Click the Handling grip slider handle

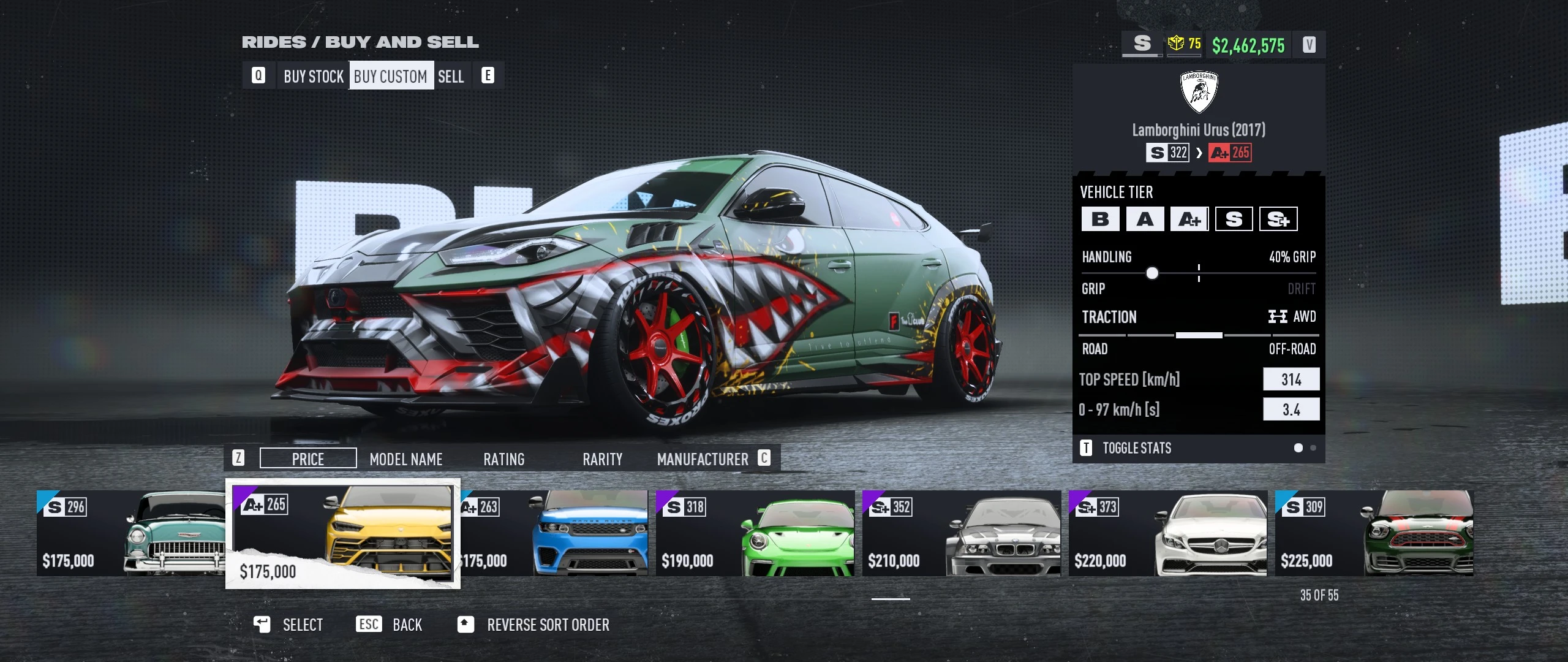(x=1153, y=272)
